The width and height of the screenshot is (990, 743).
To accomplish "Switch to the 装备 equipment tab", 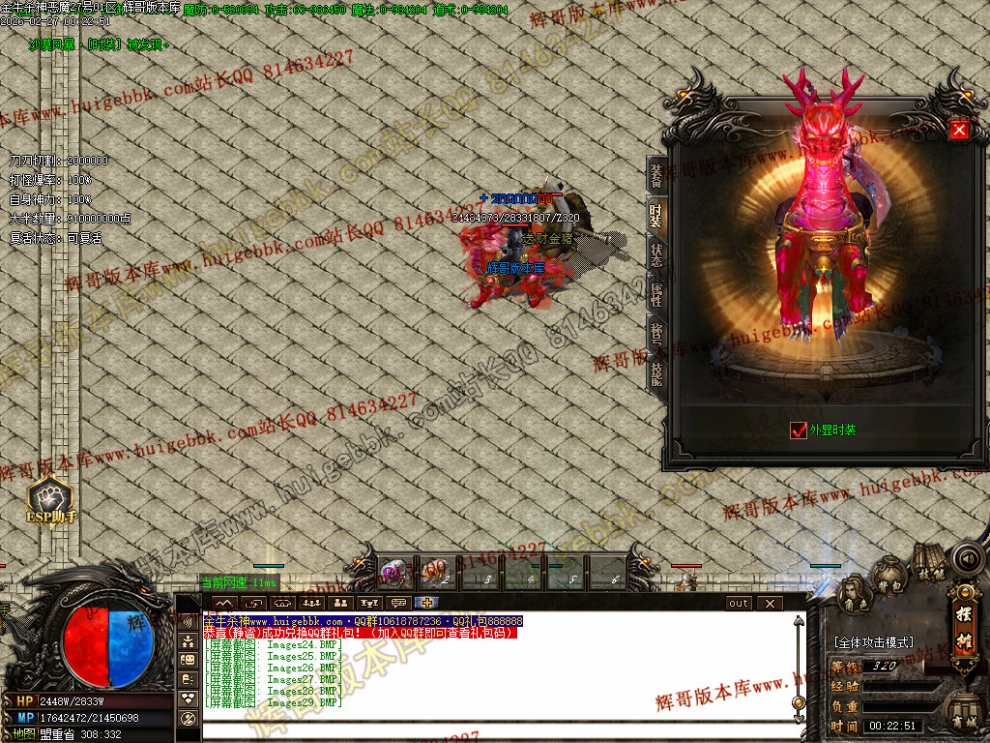I will tap(656, 177).
